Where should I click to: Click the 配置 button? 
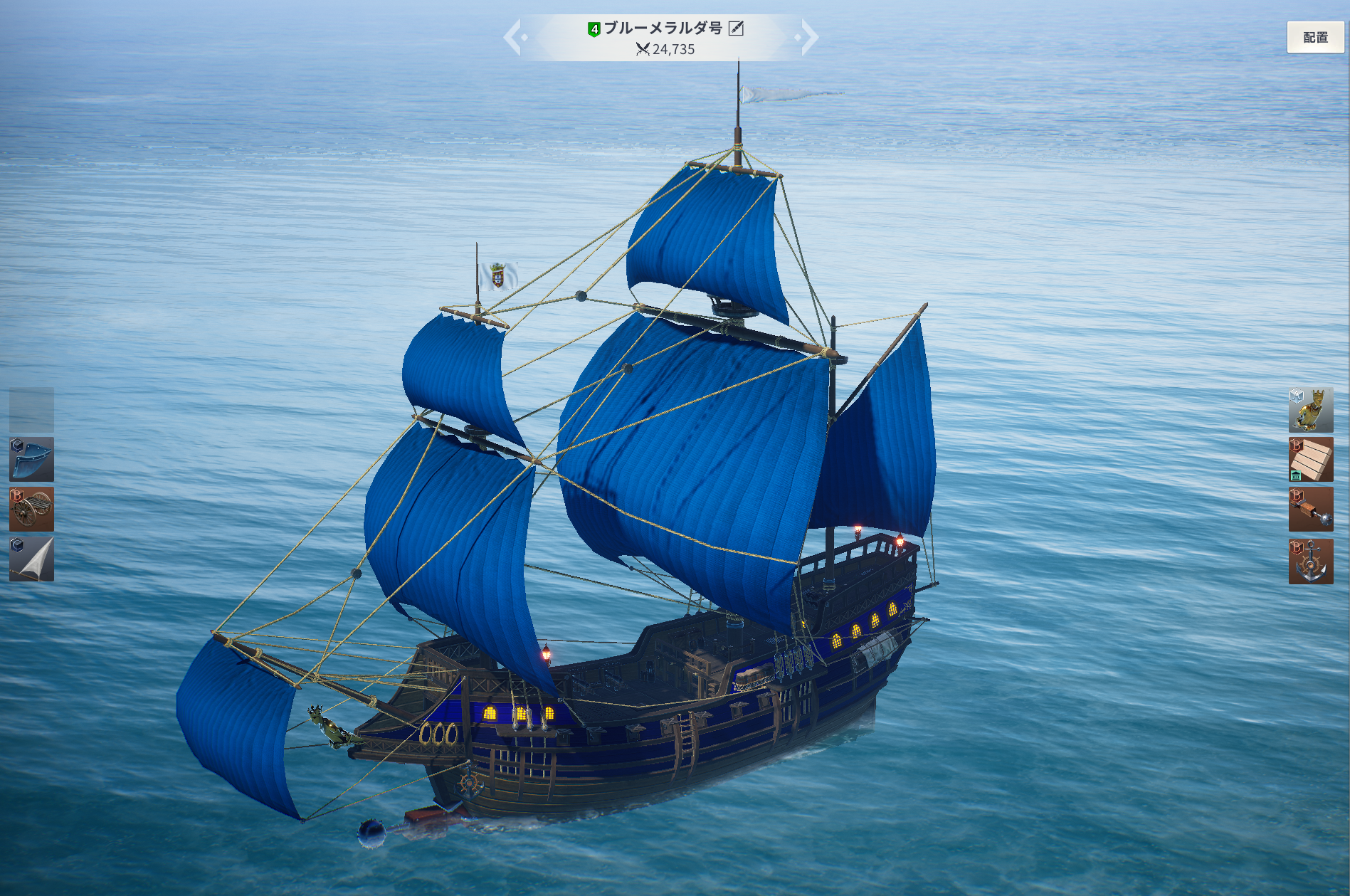[1314, 38]
